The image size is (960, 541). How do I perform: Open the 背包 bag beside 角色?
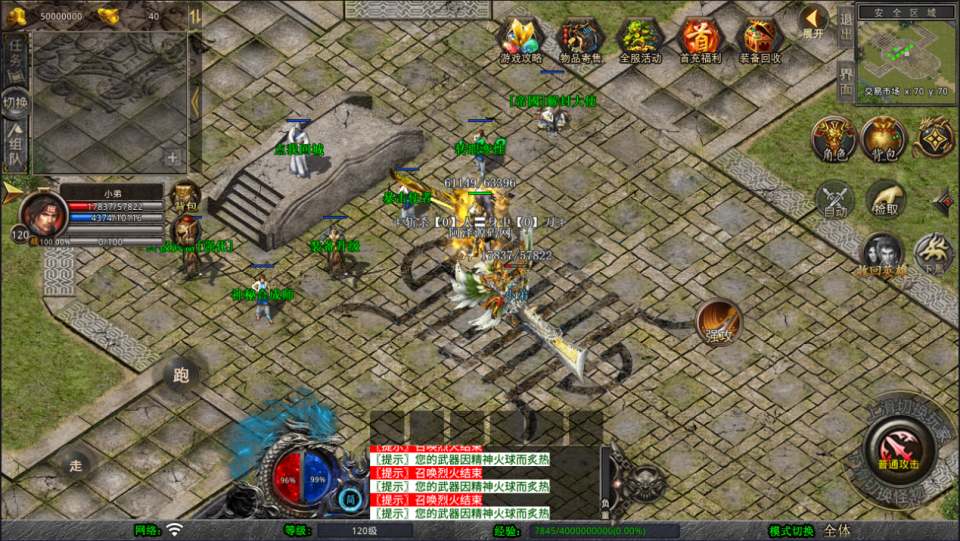[884, 139]
